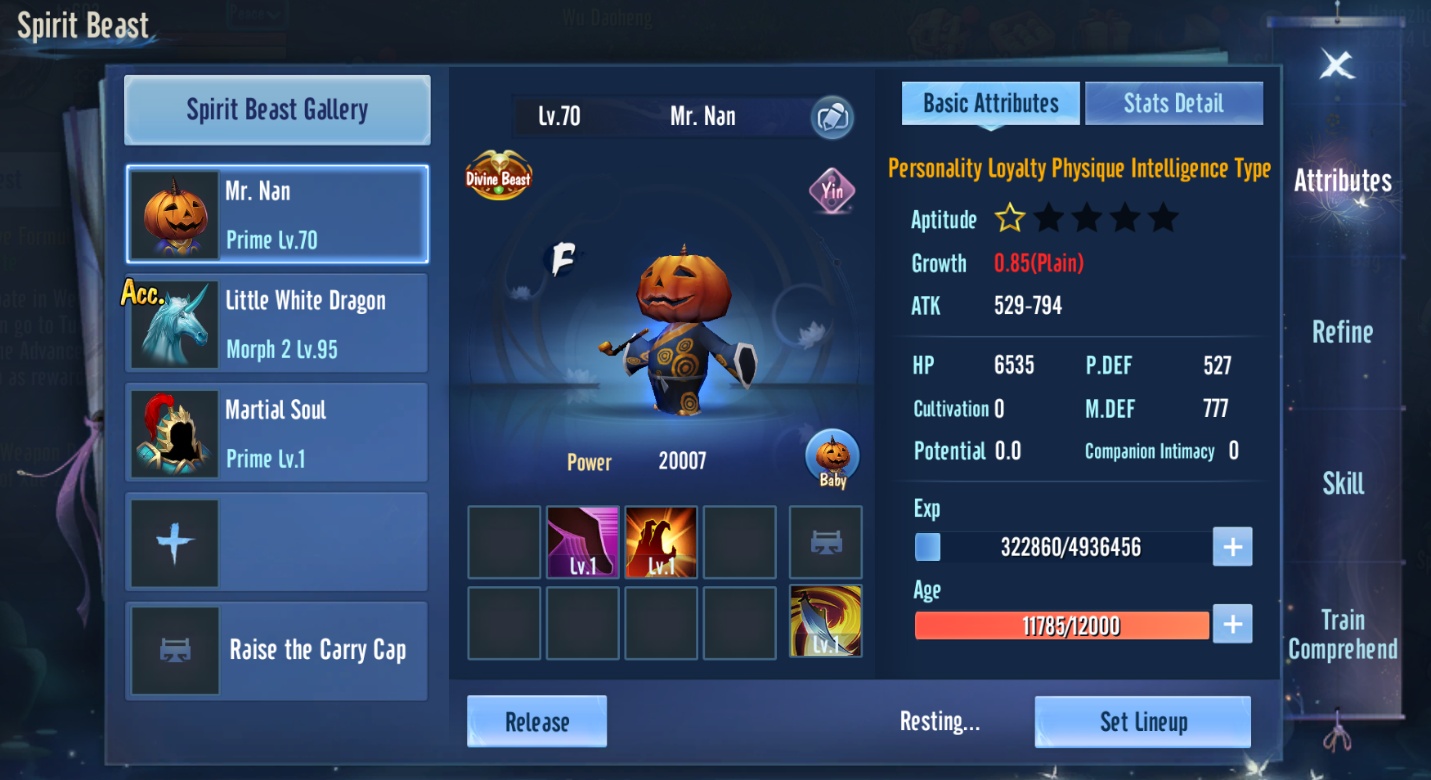
Task: Click the rename icon beside Mr. Nan
Action: (x=831, y=117)
